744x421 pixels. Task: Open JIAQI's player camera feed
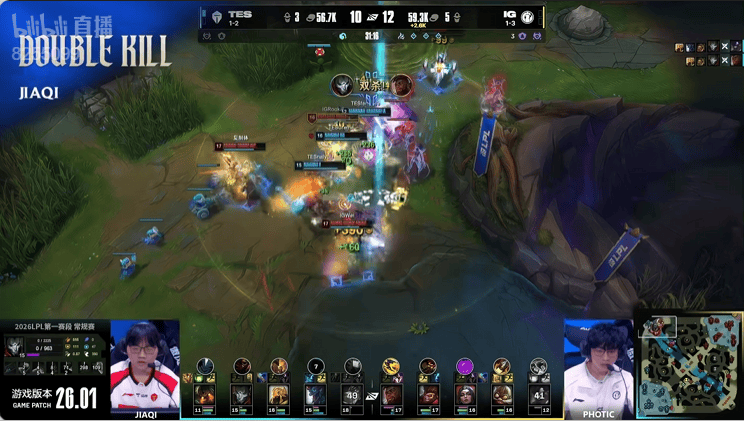145,364
